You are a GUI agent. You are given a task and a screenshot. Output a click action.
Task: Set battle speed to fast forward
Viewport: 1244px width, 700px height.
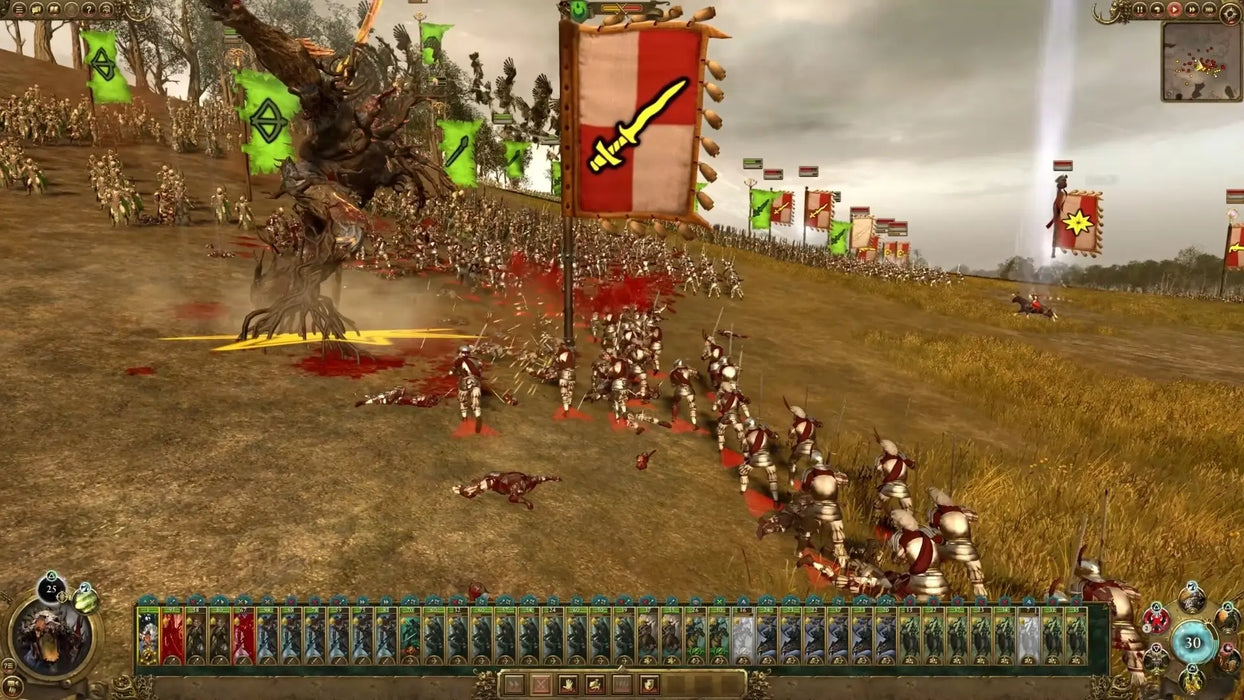(1192, 9)
